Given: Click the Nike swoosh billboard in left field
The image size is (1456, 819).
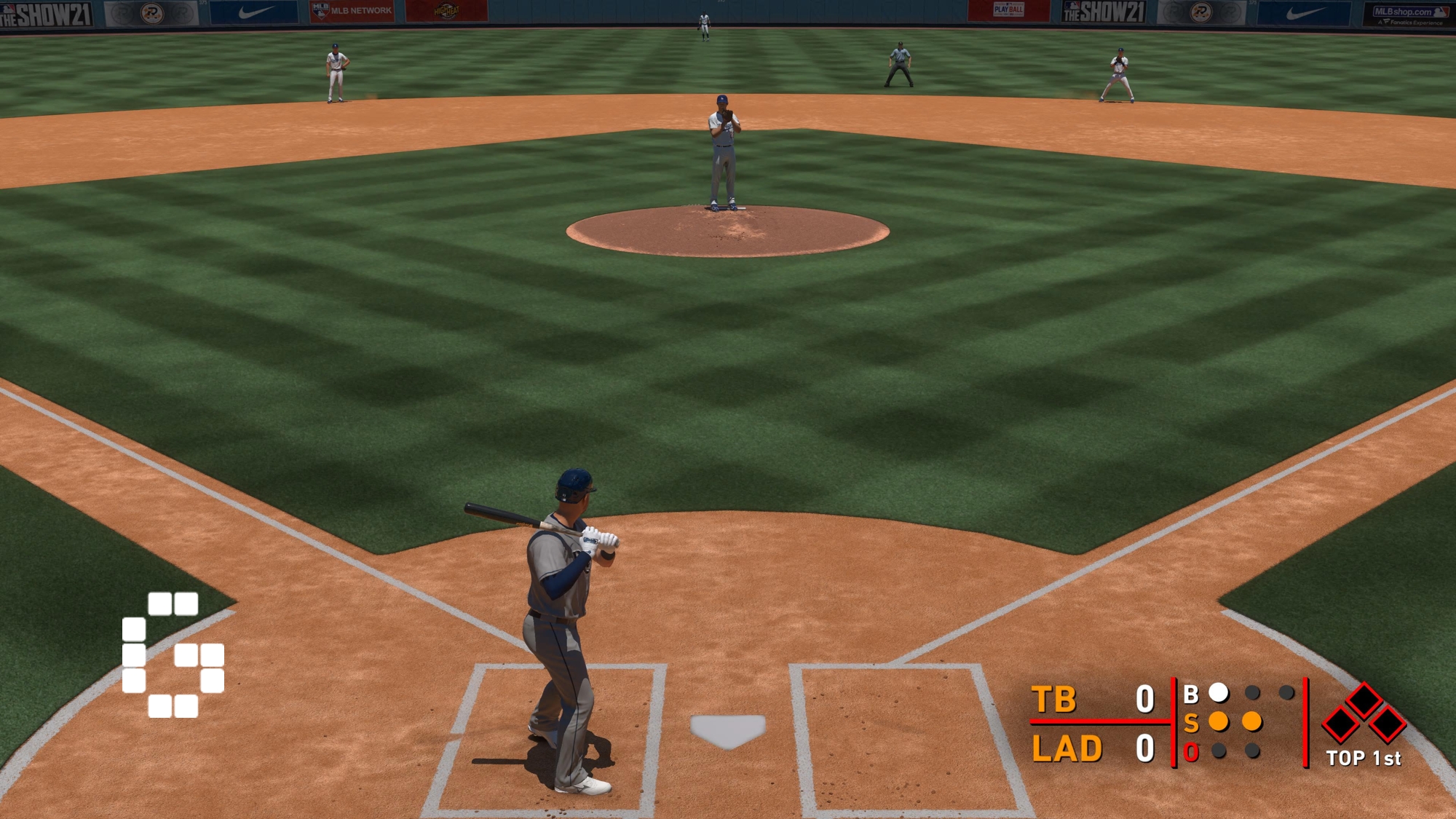Looking at the screenshot, I should pyautogui.click(x=255, y=11).
